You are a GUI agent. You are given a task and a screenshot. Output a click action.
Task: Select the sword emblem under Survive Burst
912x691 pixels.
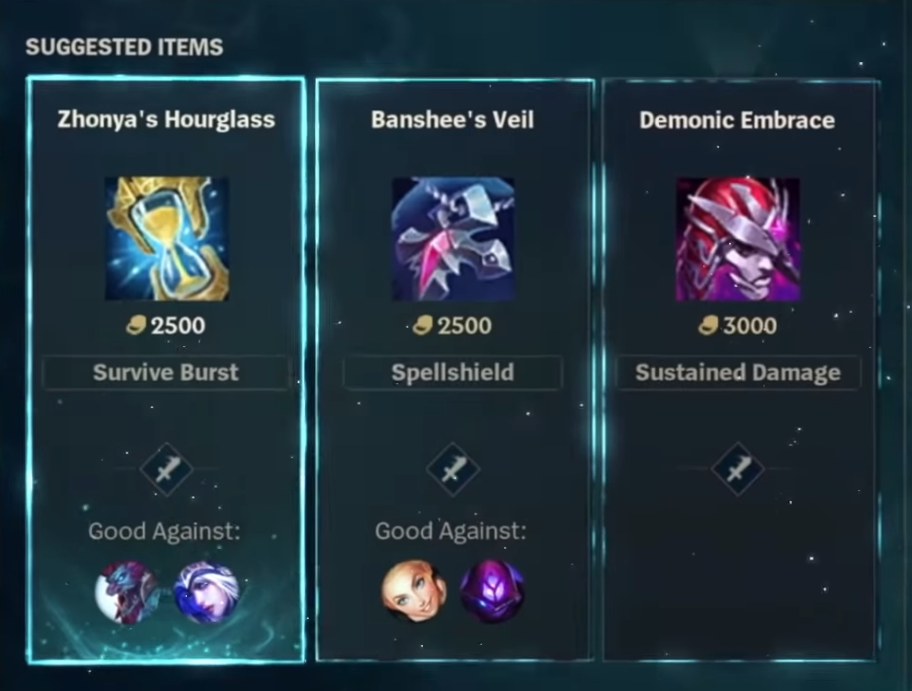coord(166,468)
